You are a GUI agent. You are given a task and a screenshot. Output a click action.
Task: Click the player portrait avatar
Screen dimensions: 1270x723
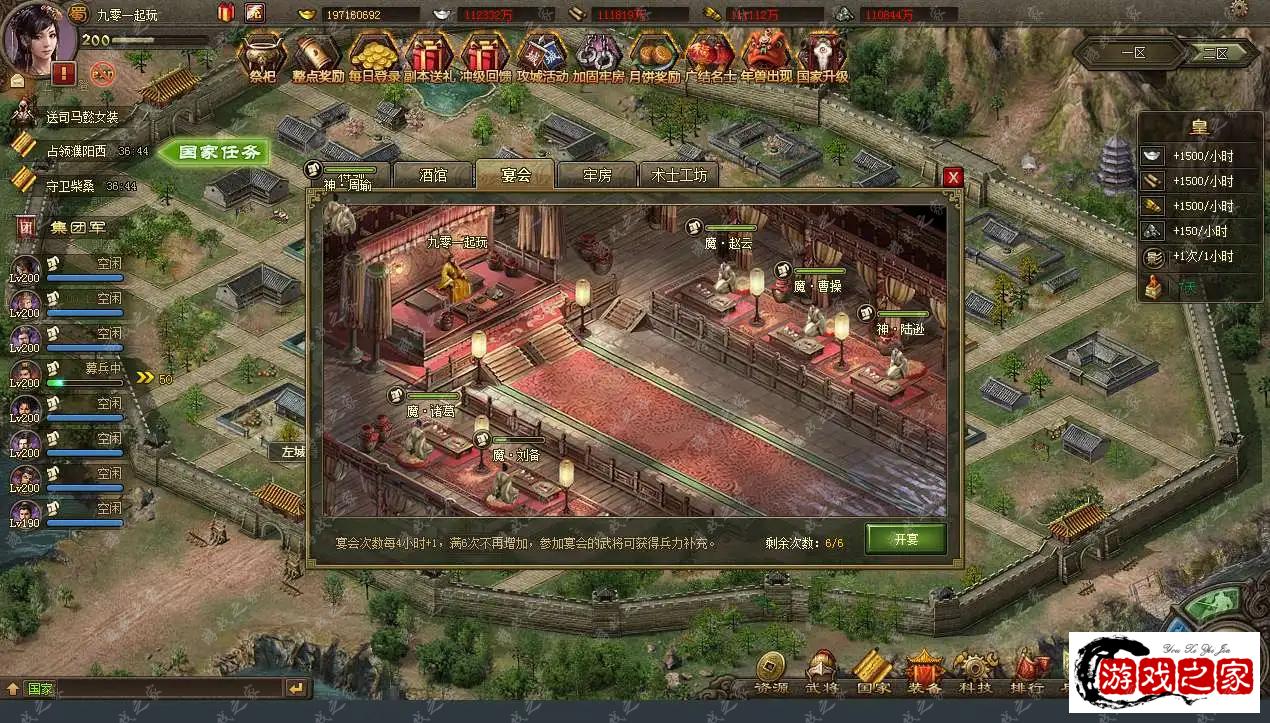click(x=40, y=34)
